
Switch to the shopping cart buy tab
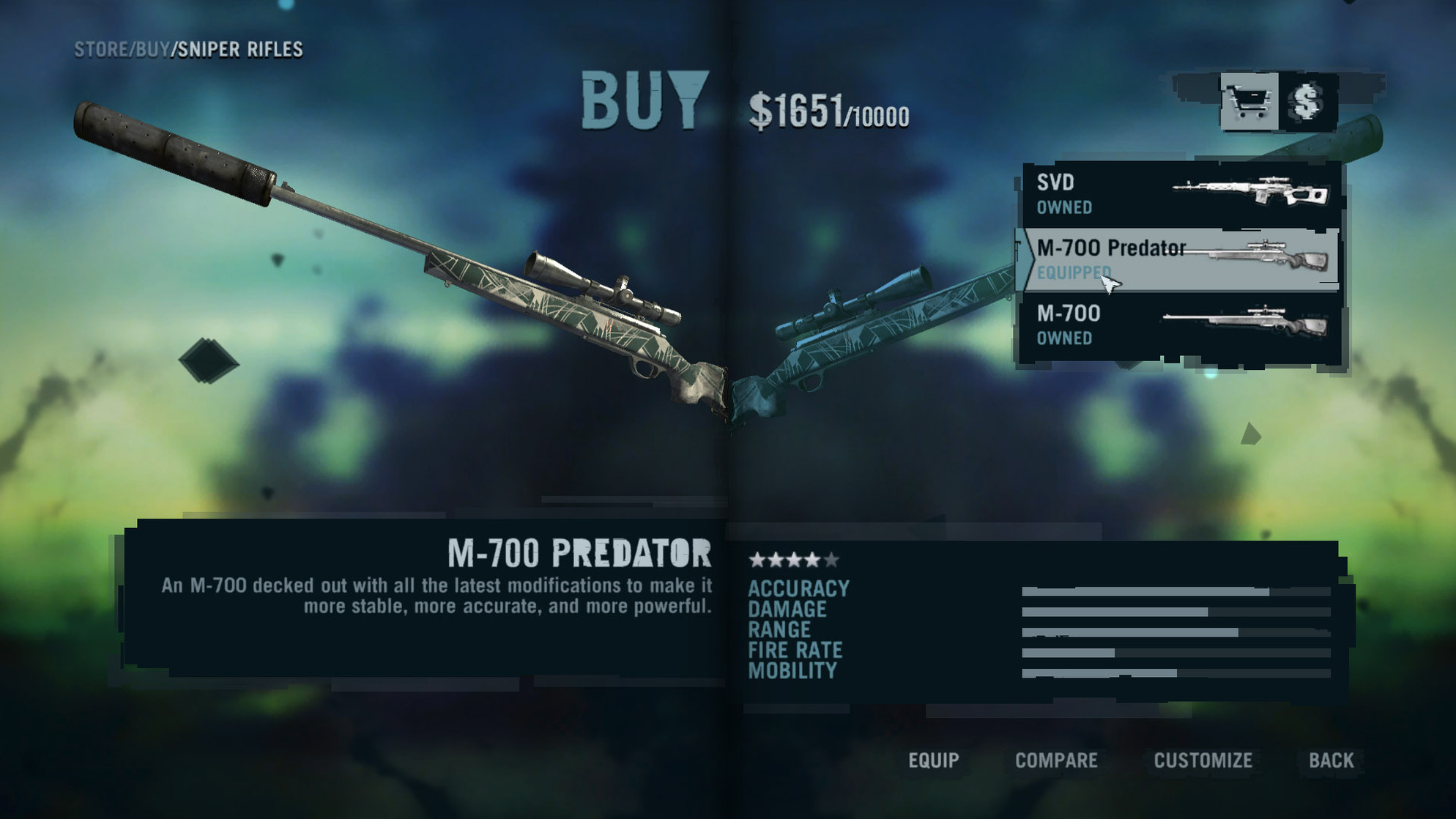1249,102
